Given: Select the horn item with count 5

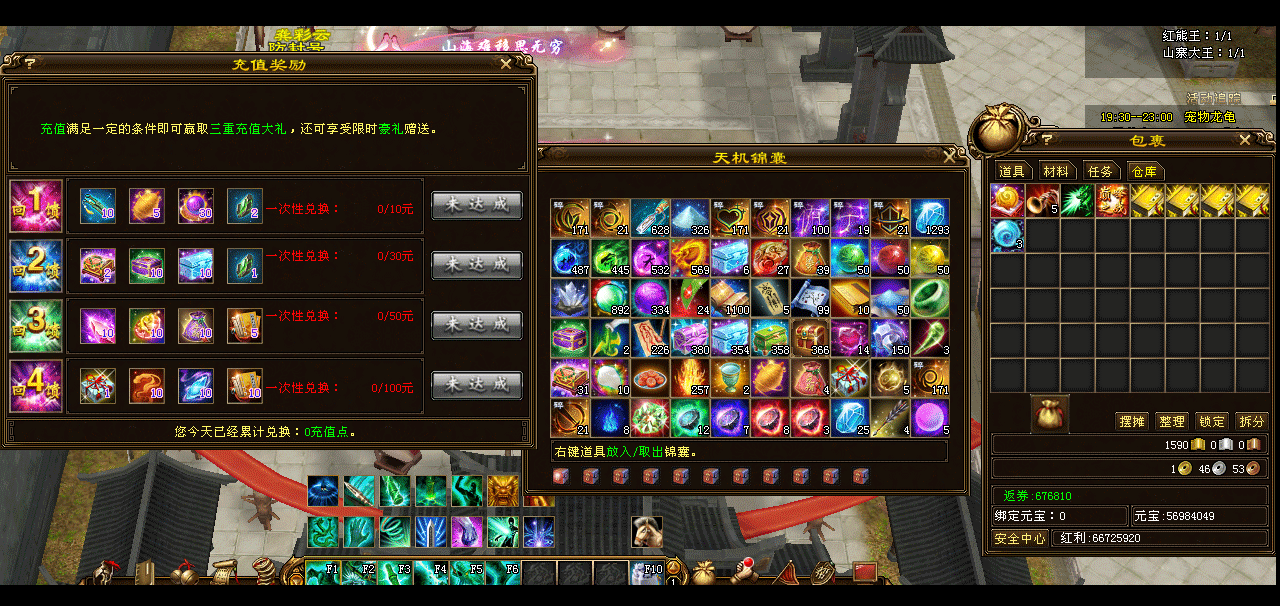Looking at the screenshot, I should point(1042,201).
